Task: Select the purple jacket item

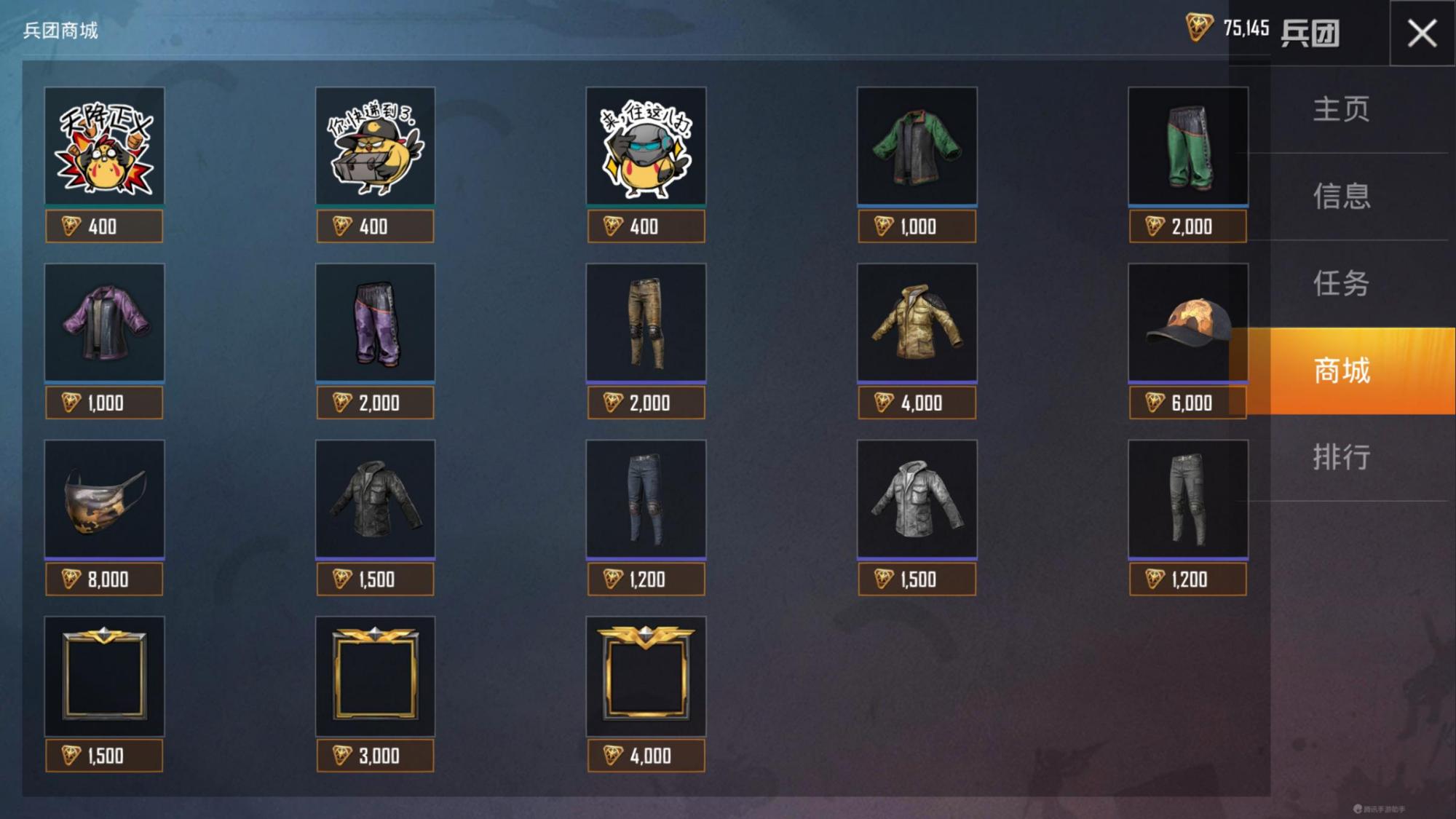Action: tap(105, 323)
